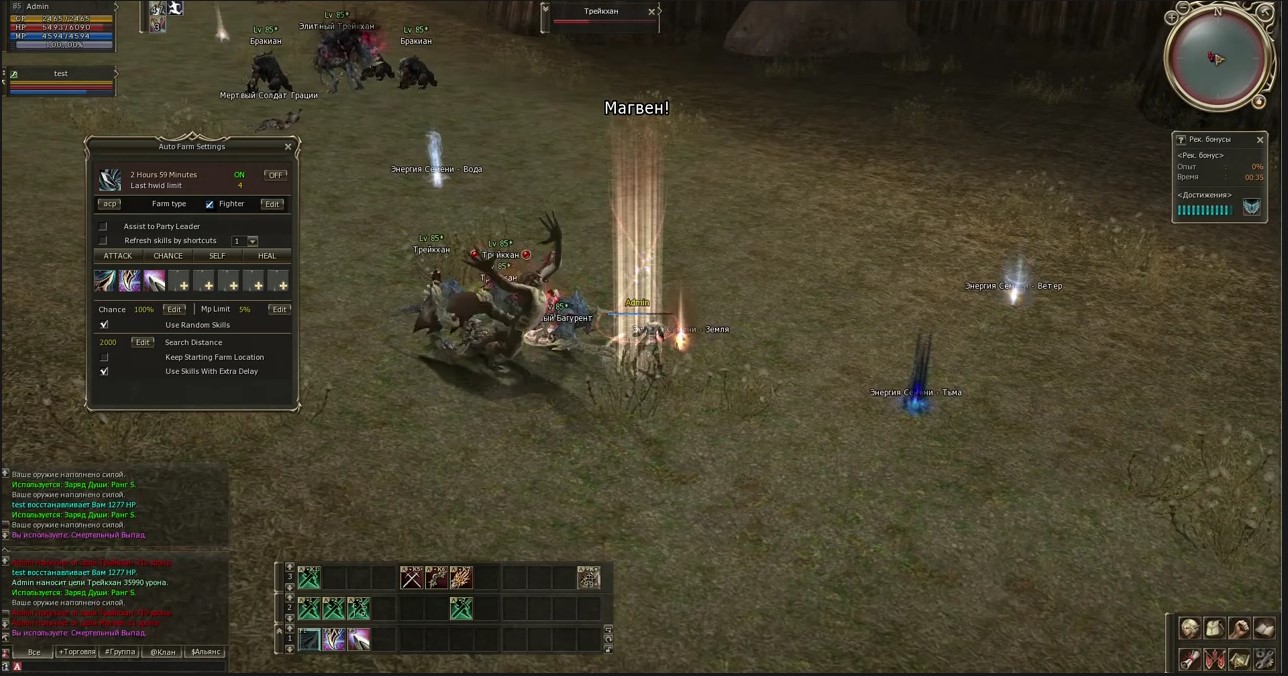Close the Трейкхан target window
This screenshot has width=1288, height=676.
click(652, 12)
